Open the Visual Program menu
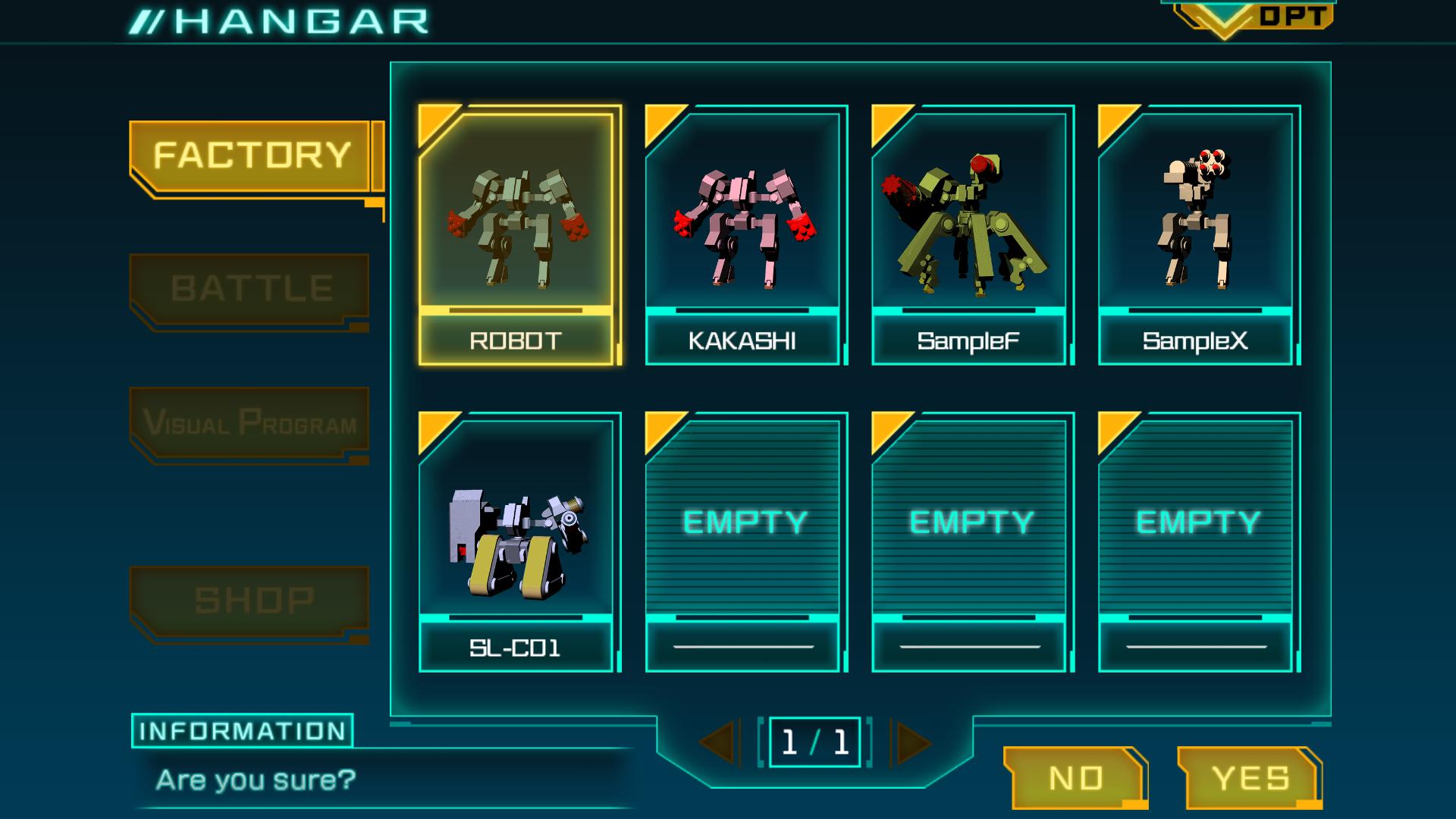1456x819 pixels. 249,422
